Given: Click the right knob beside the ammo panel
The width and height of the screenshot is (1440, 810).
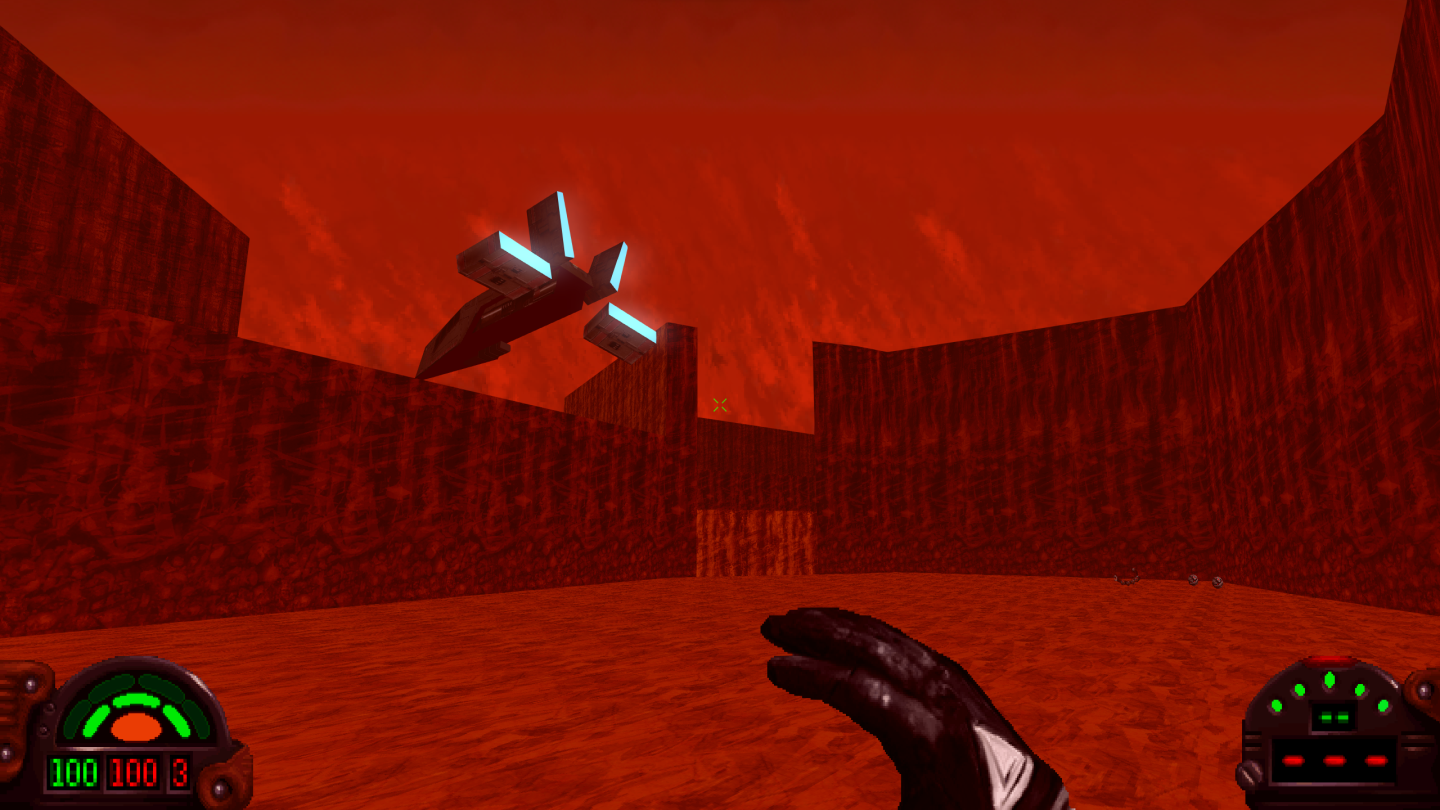Looking at the screenshot, I should 1423,690.
